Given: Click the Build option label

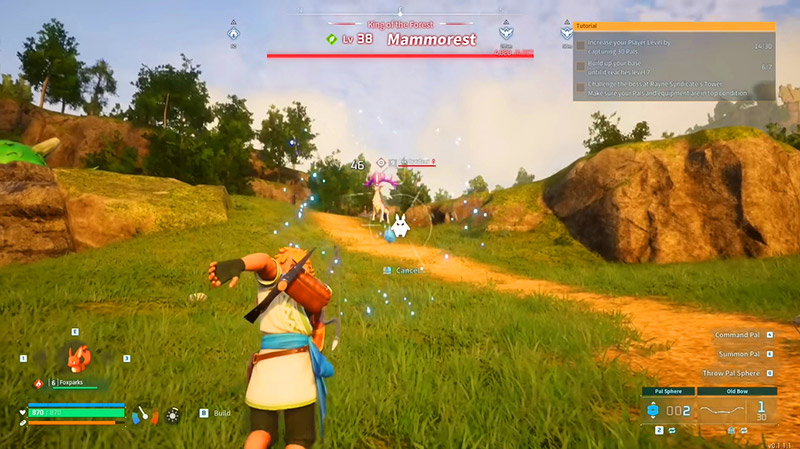Looking at the screenshot, I should pyautogui.click(x=222, y=412).
